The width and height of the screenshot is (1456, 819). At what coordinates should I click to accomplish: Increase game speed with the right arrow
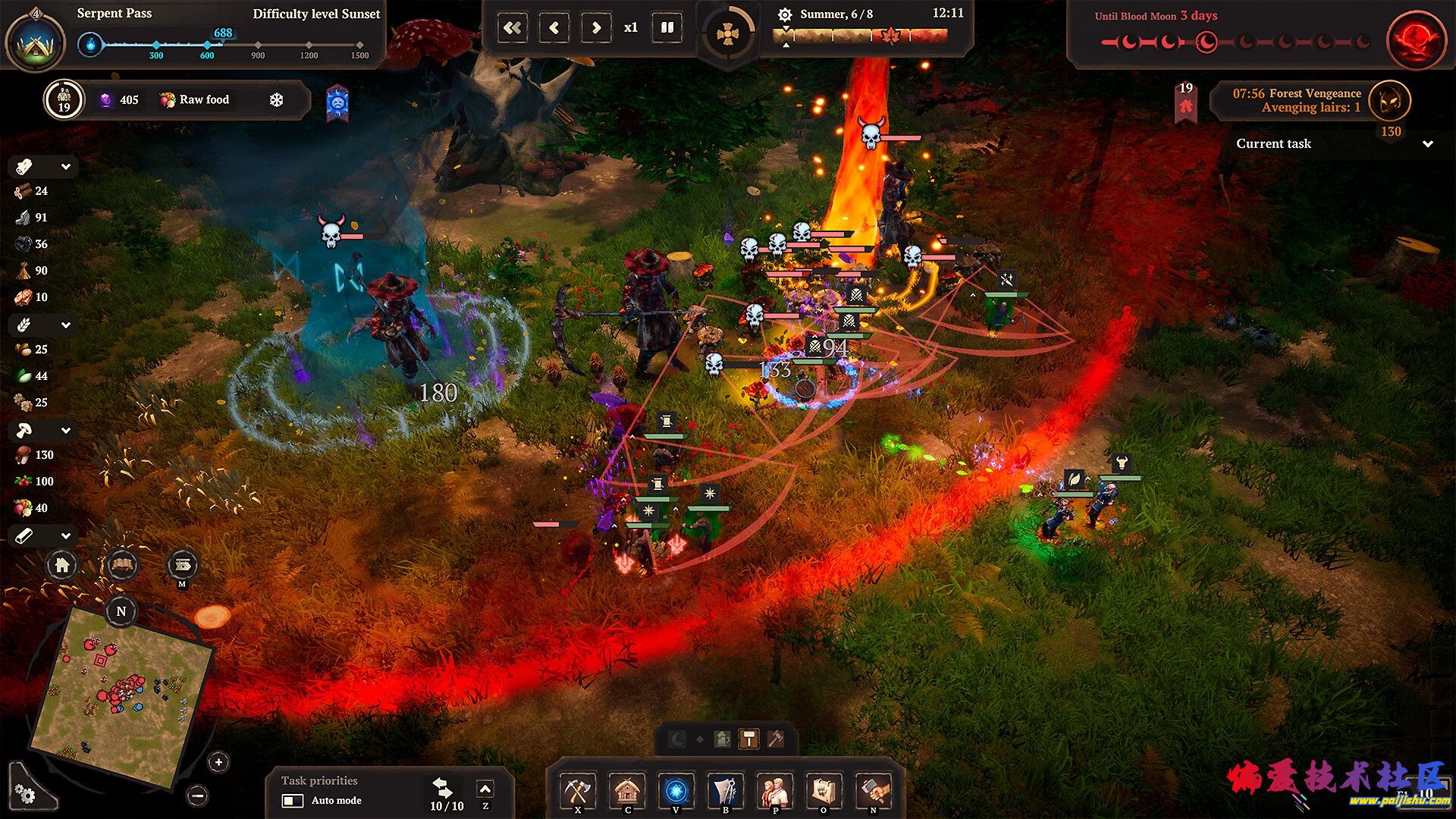click(x=596, y=28)
